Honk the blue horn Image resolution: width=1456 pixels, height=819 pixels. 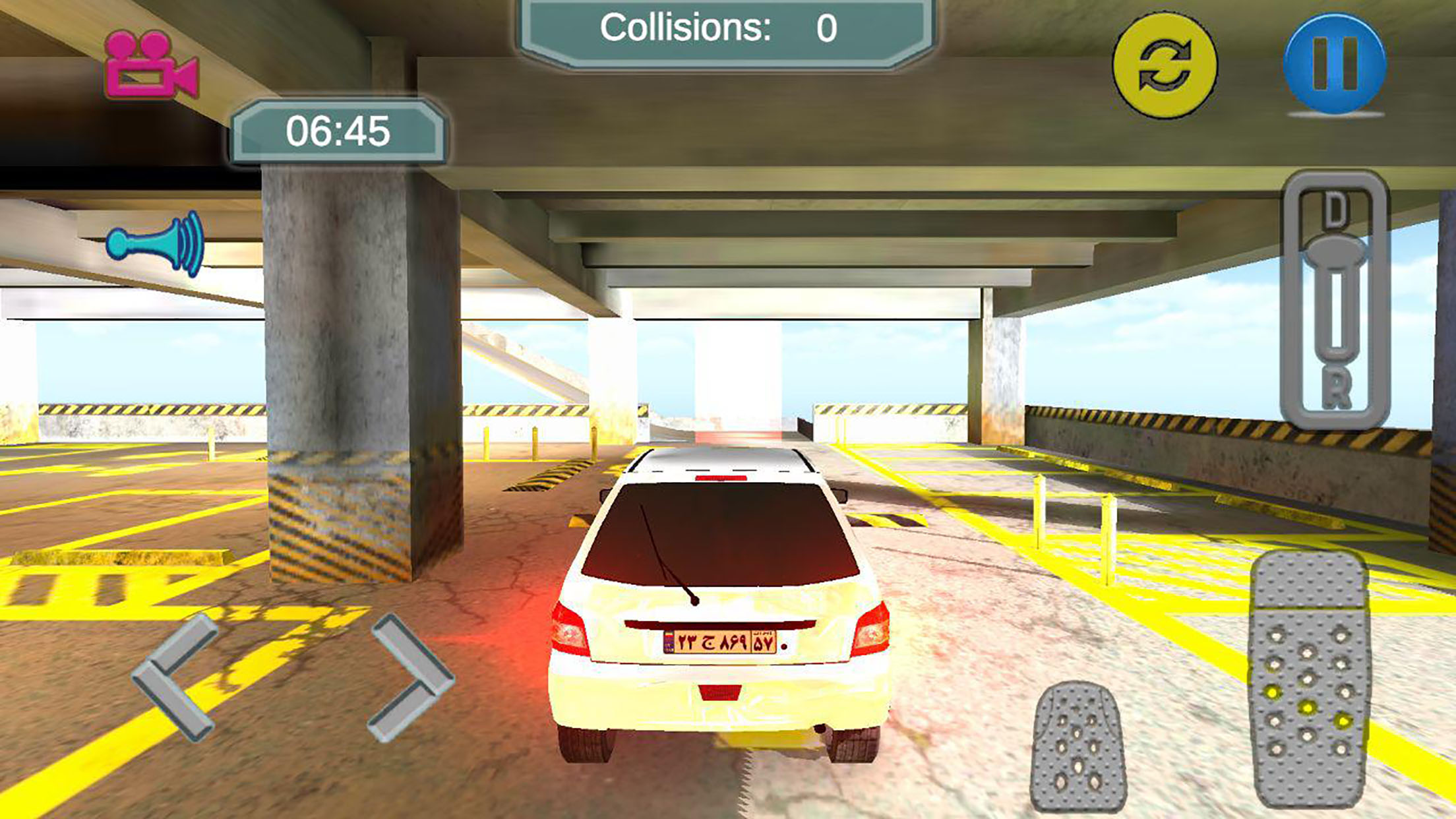157,244
